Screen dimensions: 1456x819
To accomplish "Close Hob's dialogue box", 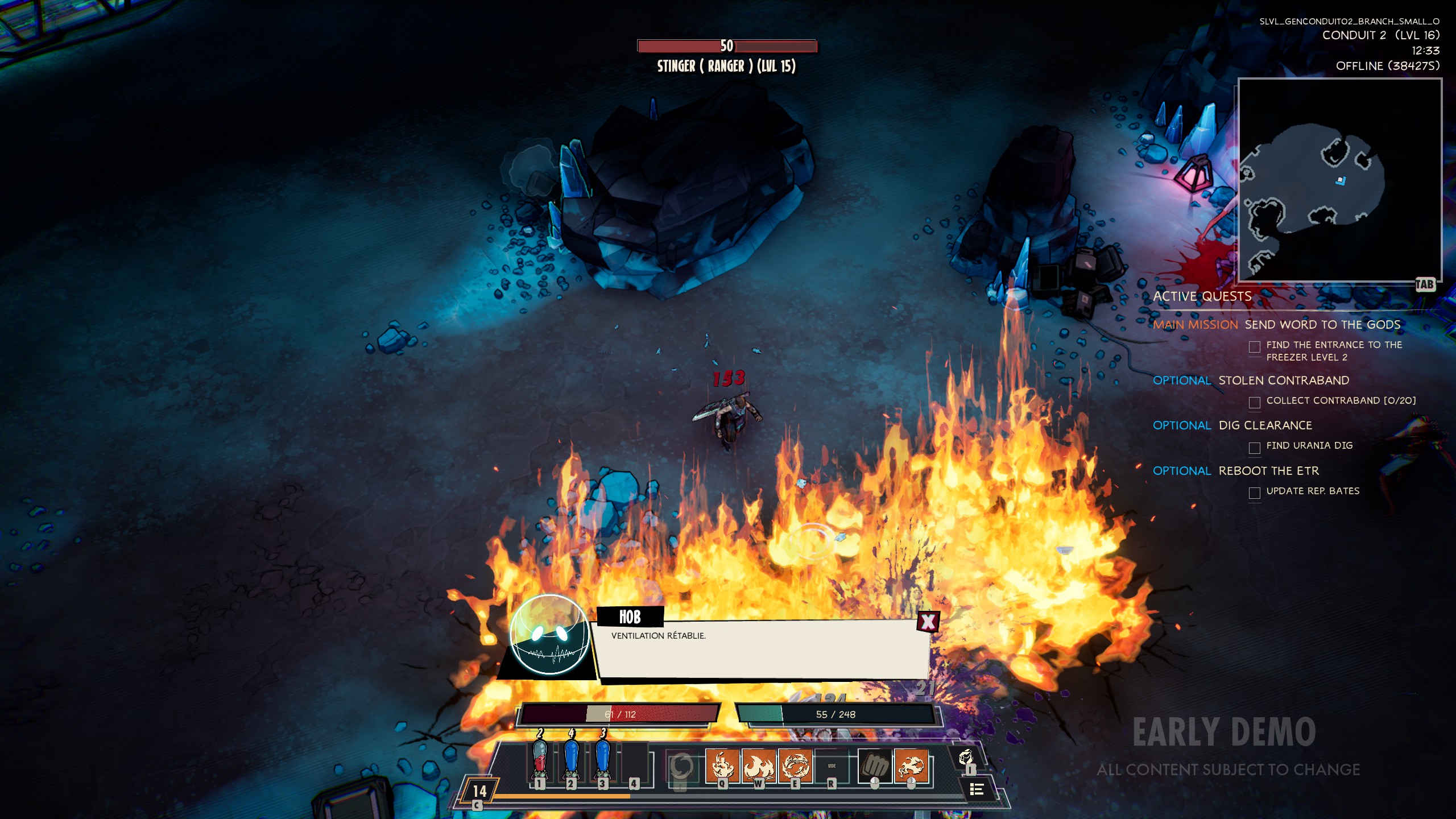I will 928,621.
